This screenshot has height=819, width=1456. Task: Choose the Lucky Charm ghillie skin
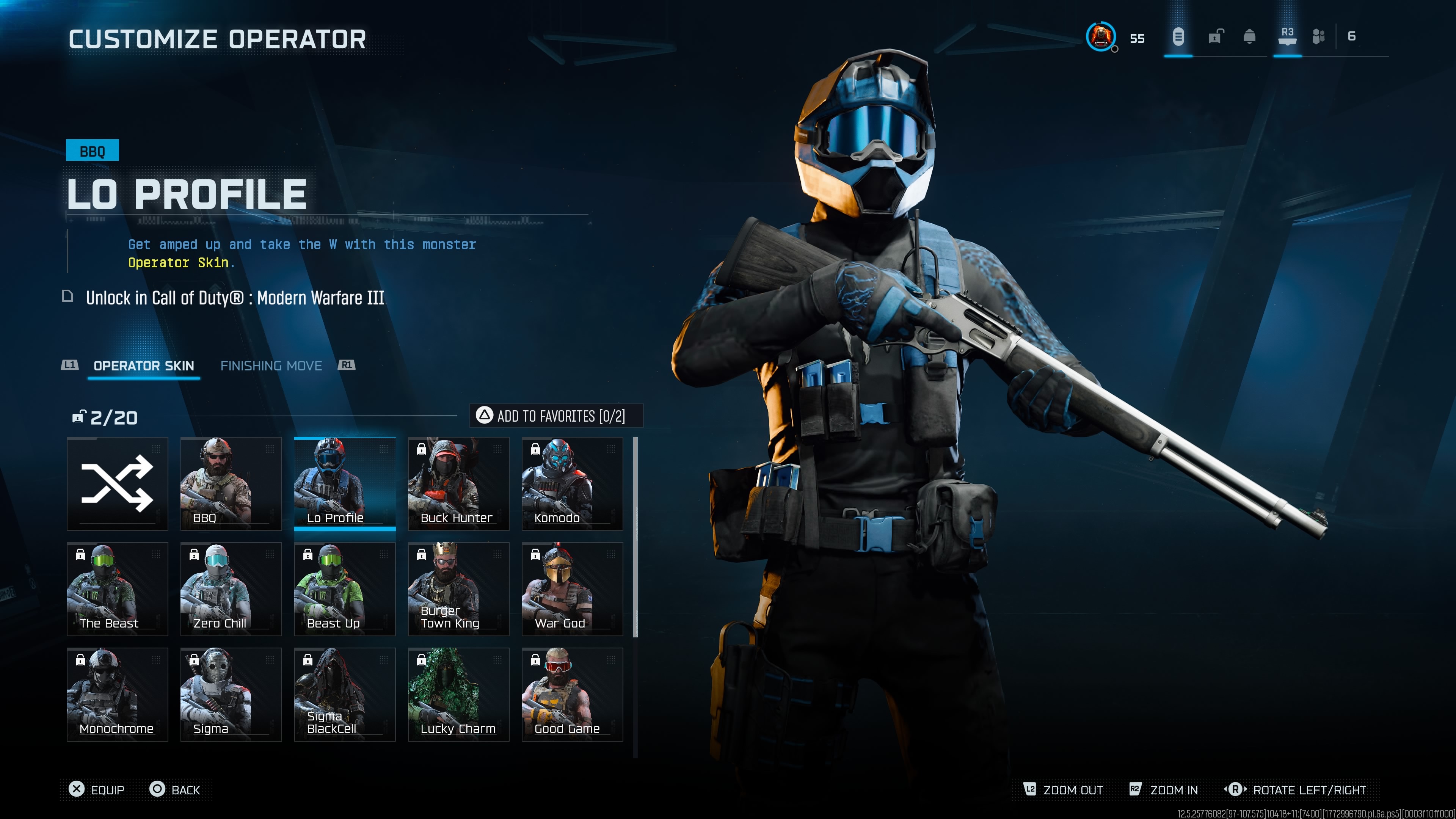458,694
